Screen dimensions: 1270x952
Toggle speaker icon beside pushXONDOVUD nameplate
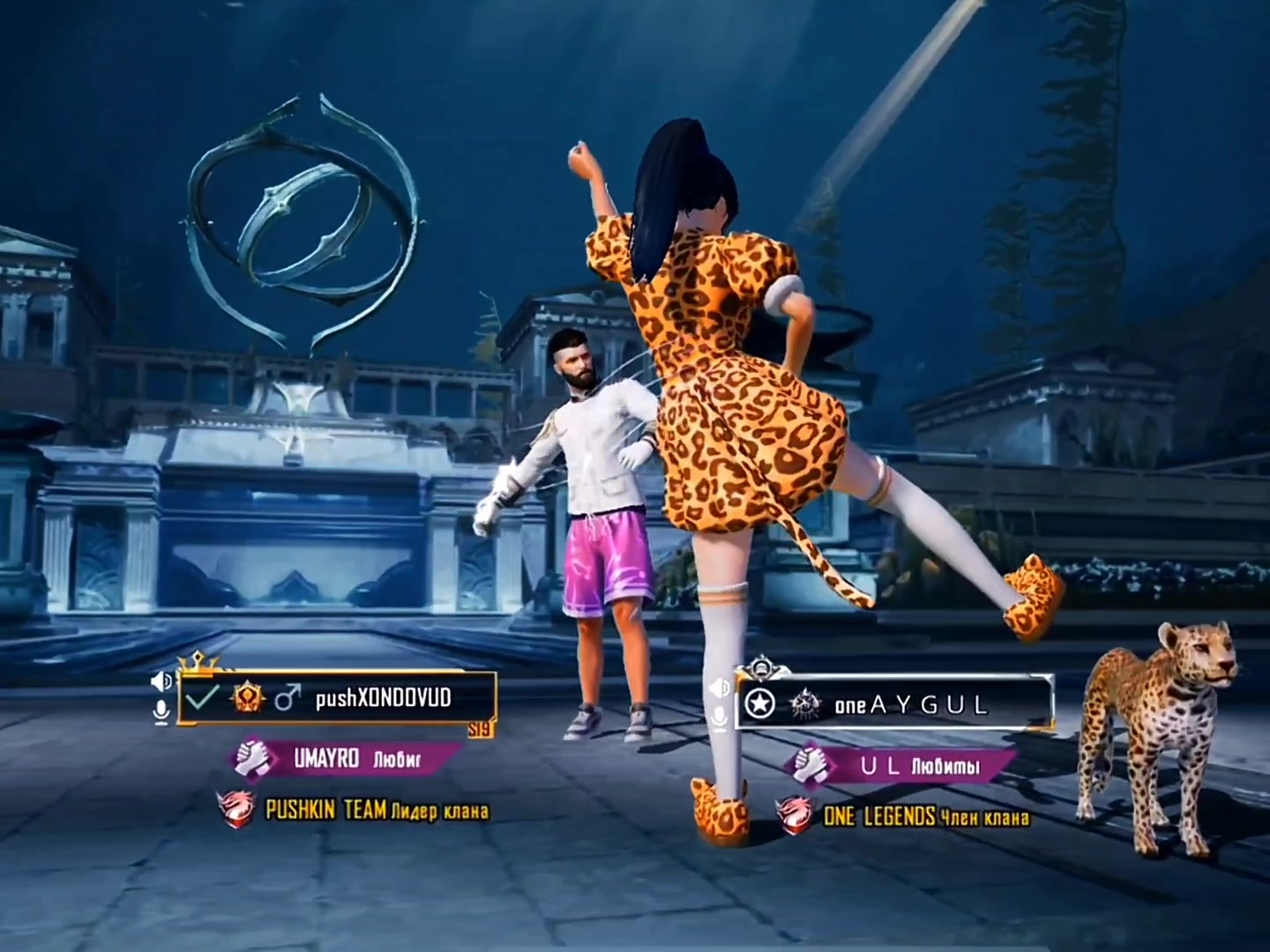click(161, 681)
